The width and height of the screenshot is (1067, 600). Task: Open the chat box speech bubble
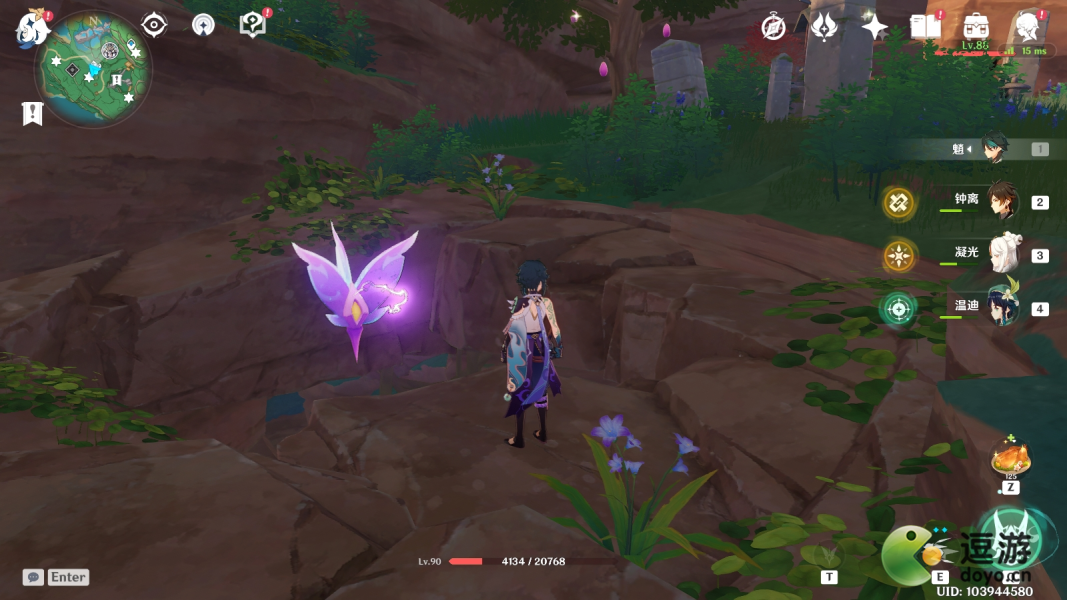pos(33,577)
